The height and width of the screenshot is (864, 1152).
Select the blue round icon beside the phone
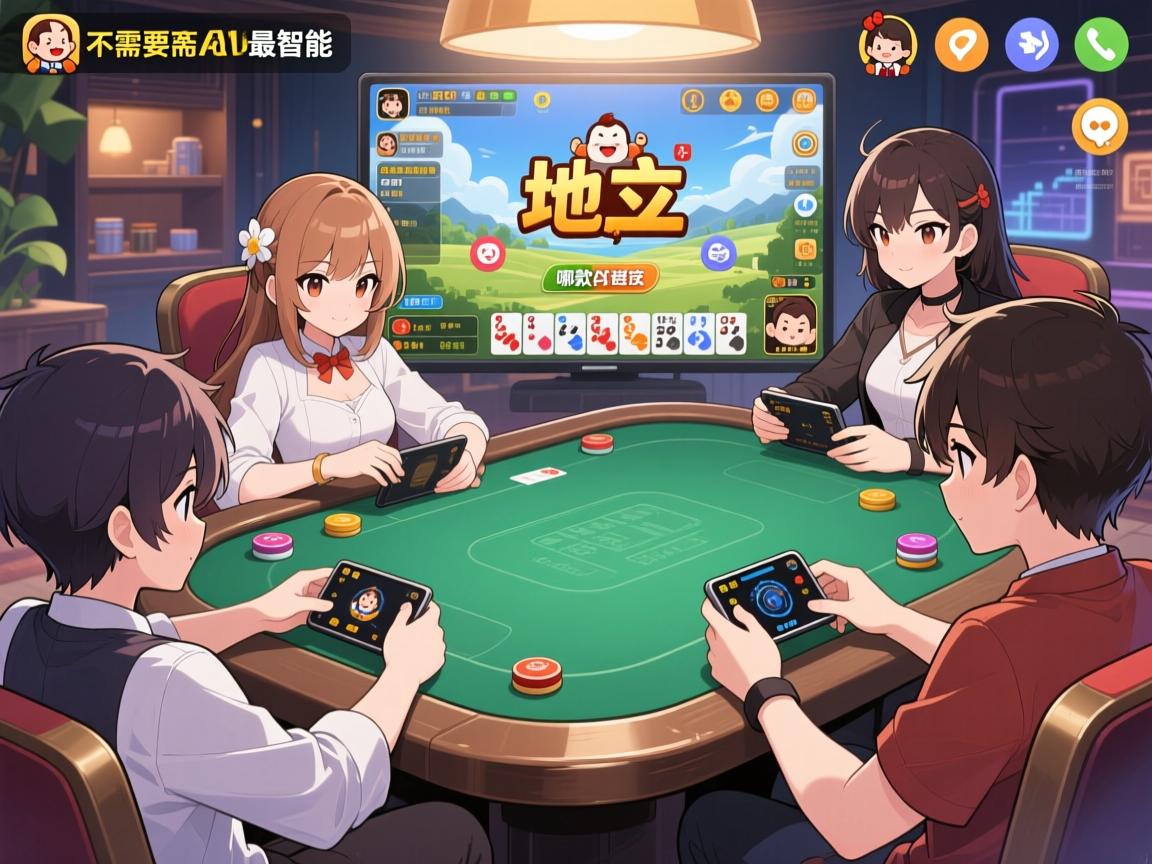click(1031, 45)
